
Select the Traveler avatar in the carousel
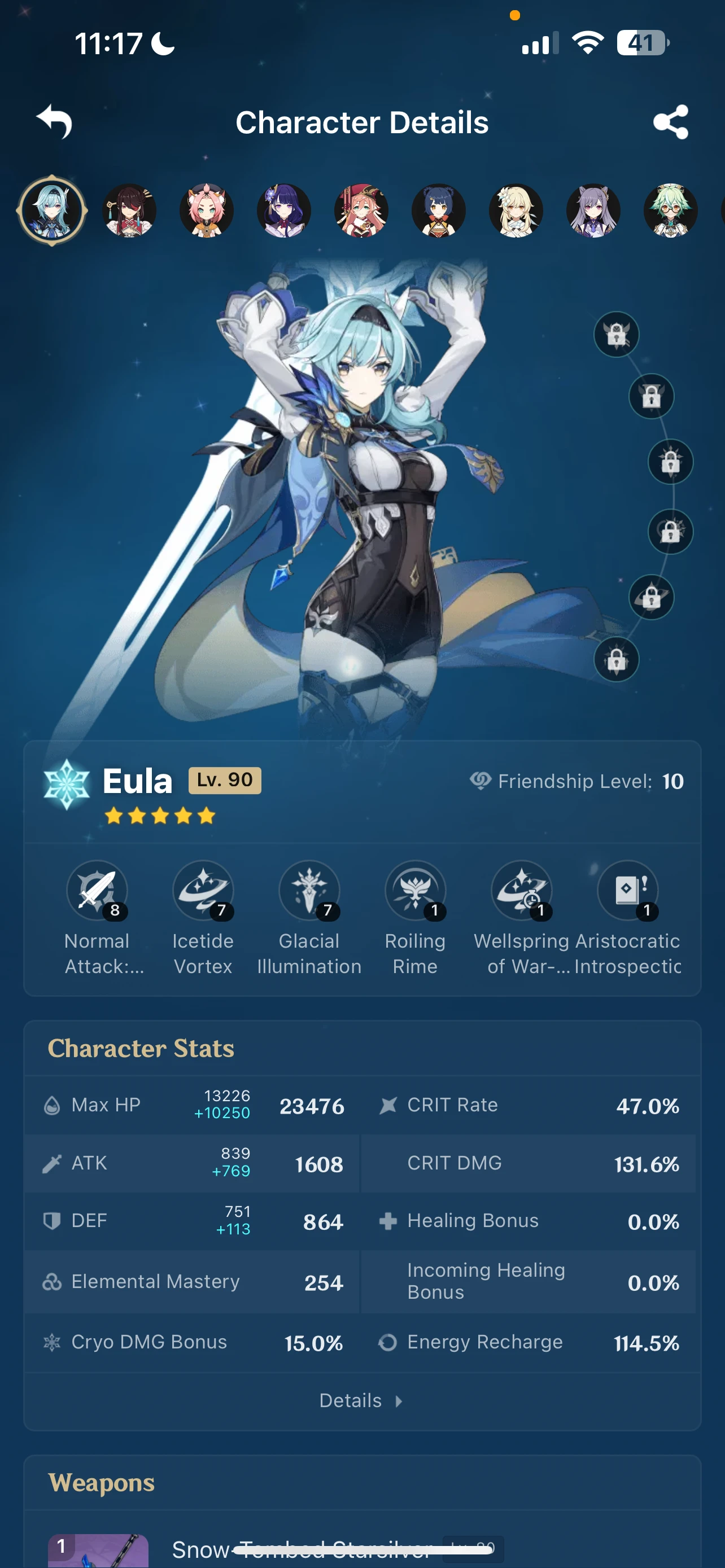[x=517, y=210]
